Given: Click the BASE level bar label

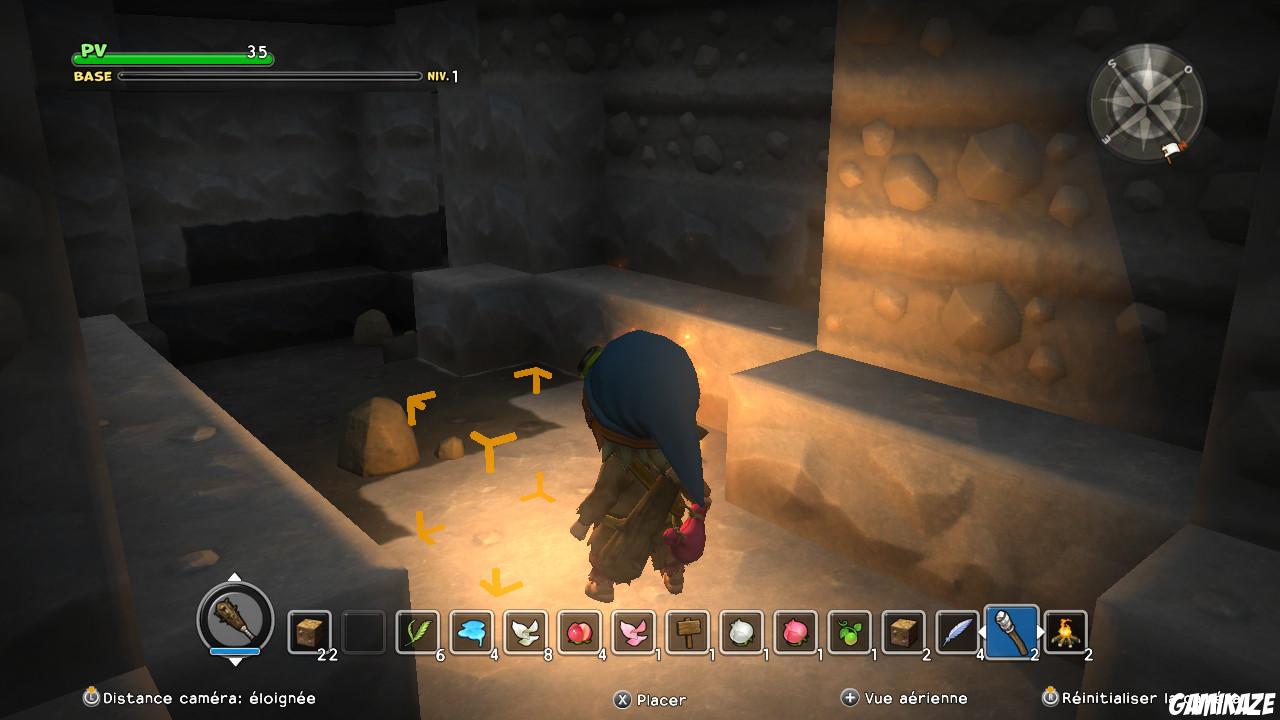Looking at the screenshot, I should pyautogui.click(x=94, y=76).
